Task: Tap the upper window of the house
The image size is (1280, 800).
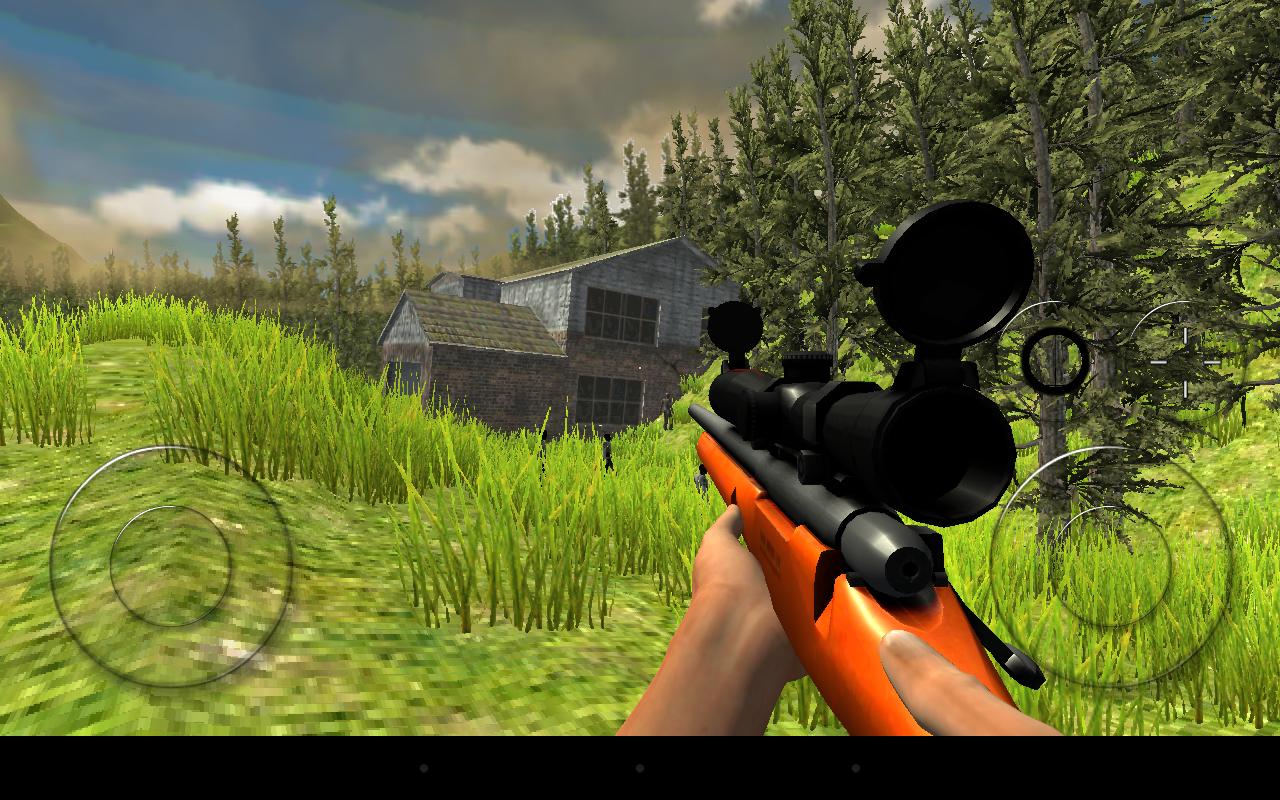Action: pos(620,315)
